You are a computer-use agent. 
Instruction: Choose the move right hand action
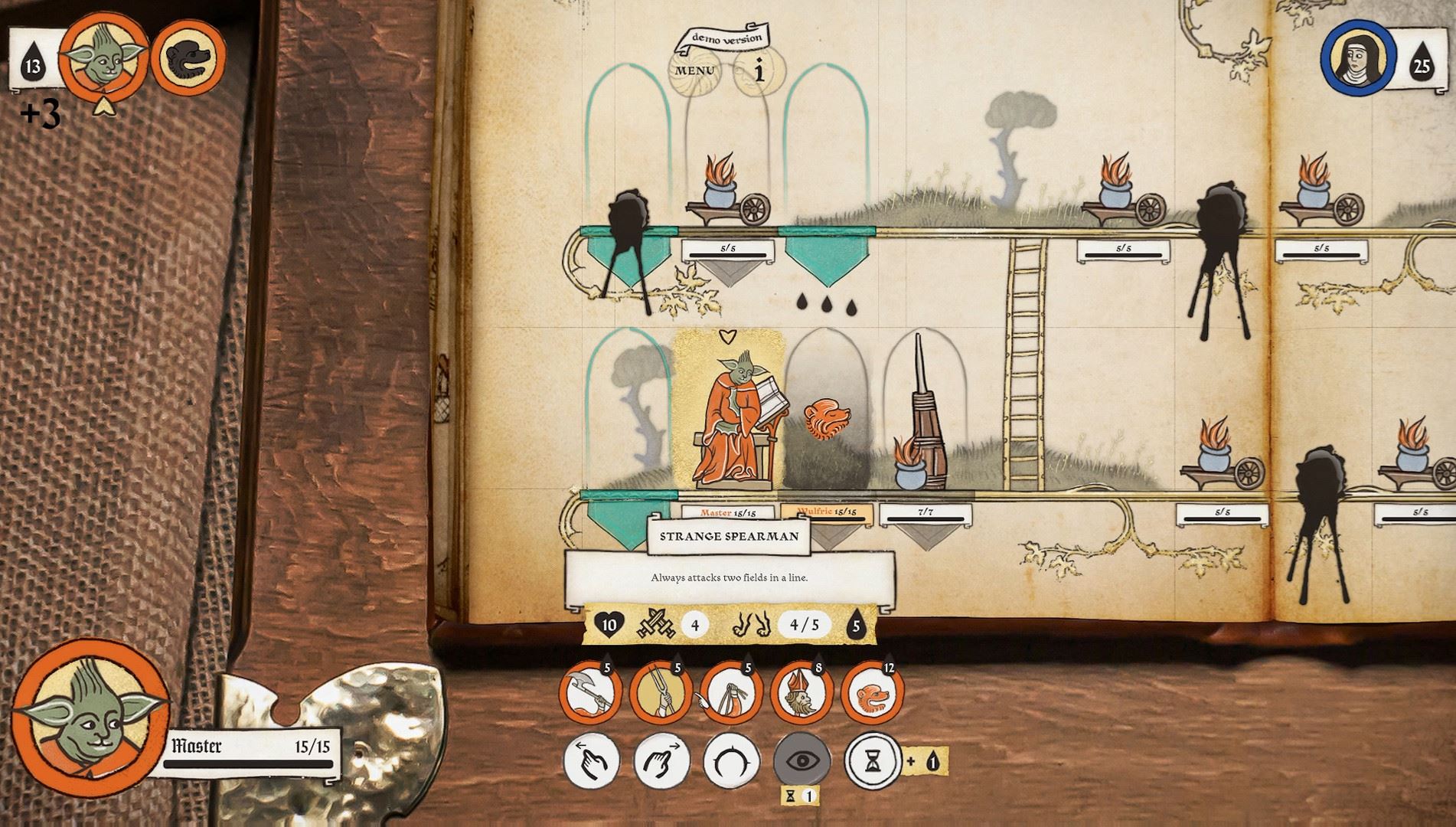[x=662, y=762]
